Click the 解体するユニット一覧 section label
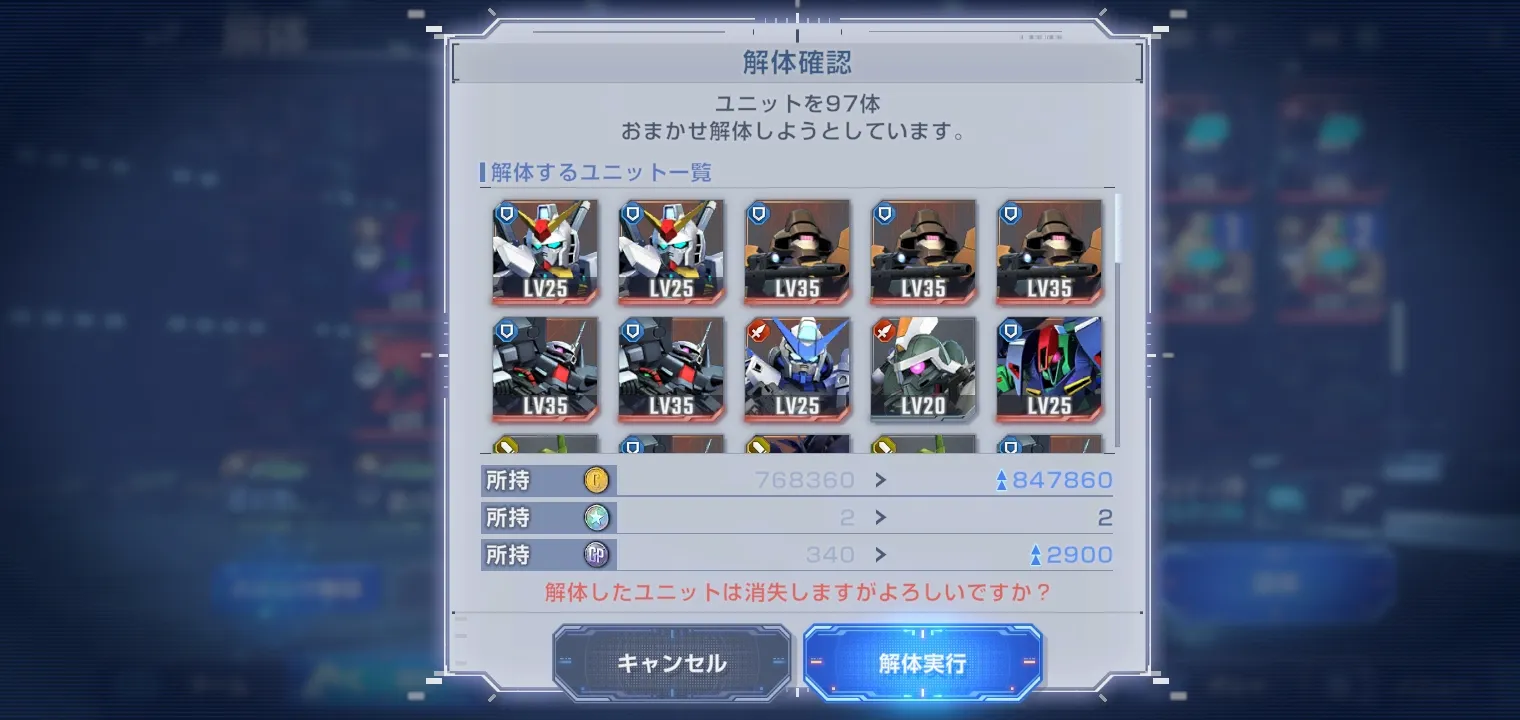The height and width of the screenshot is (720, 1520). click(597, 172)
